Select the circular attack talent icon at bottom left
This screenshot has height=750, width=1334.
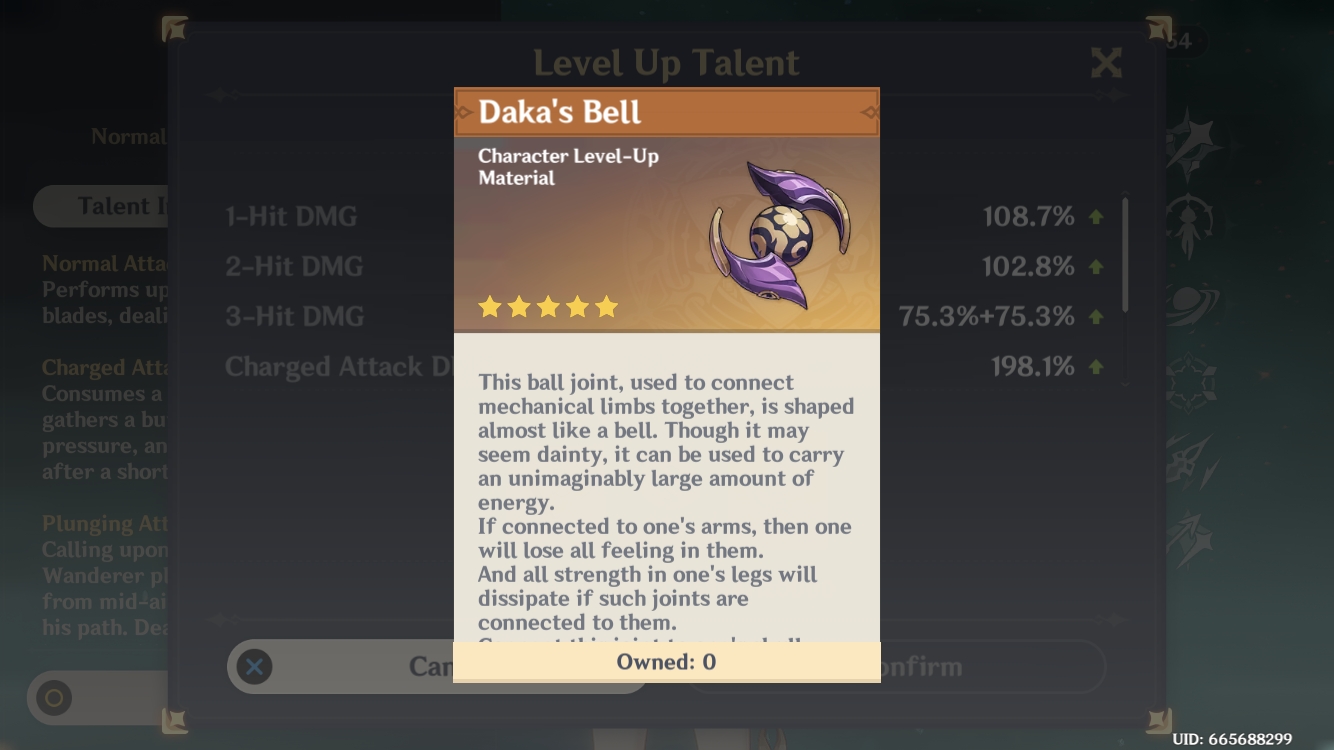click(x=53, y=698)
